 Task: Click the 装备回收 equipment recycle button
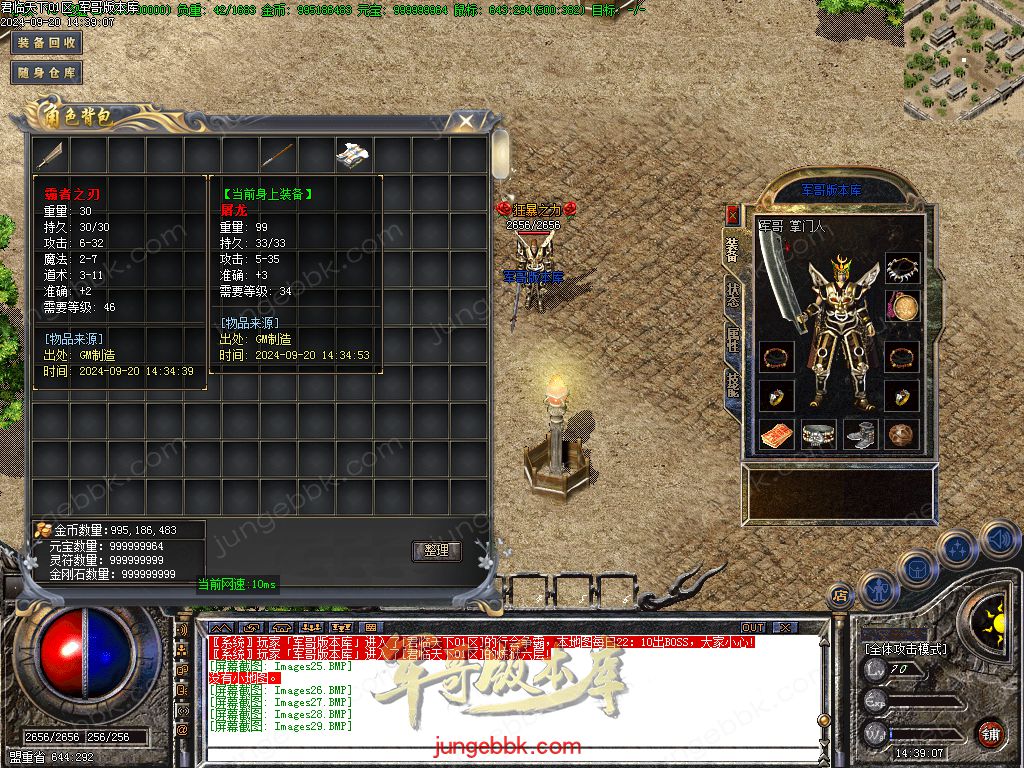click(x=46, y=43)
